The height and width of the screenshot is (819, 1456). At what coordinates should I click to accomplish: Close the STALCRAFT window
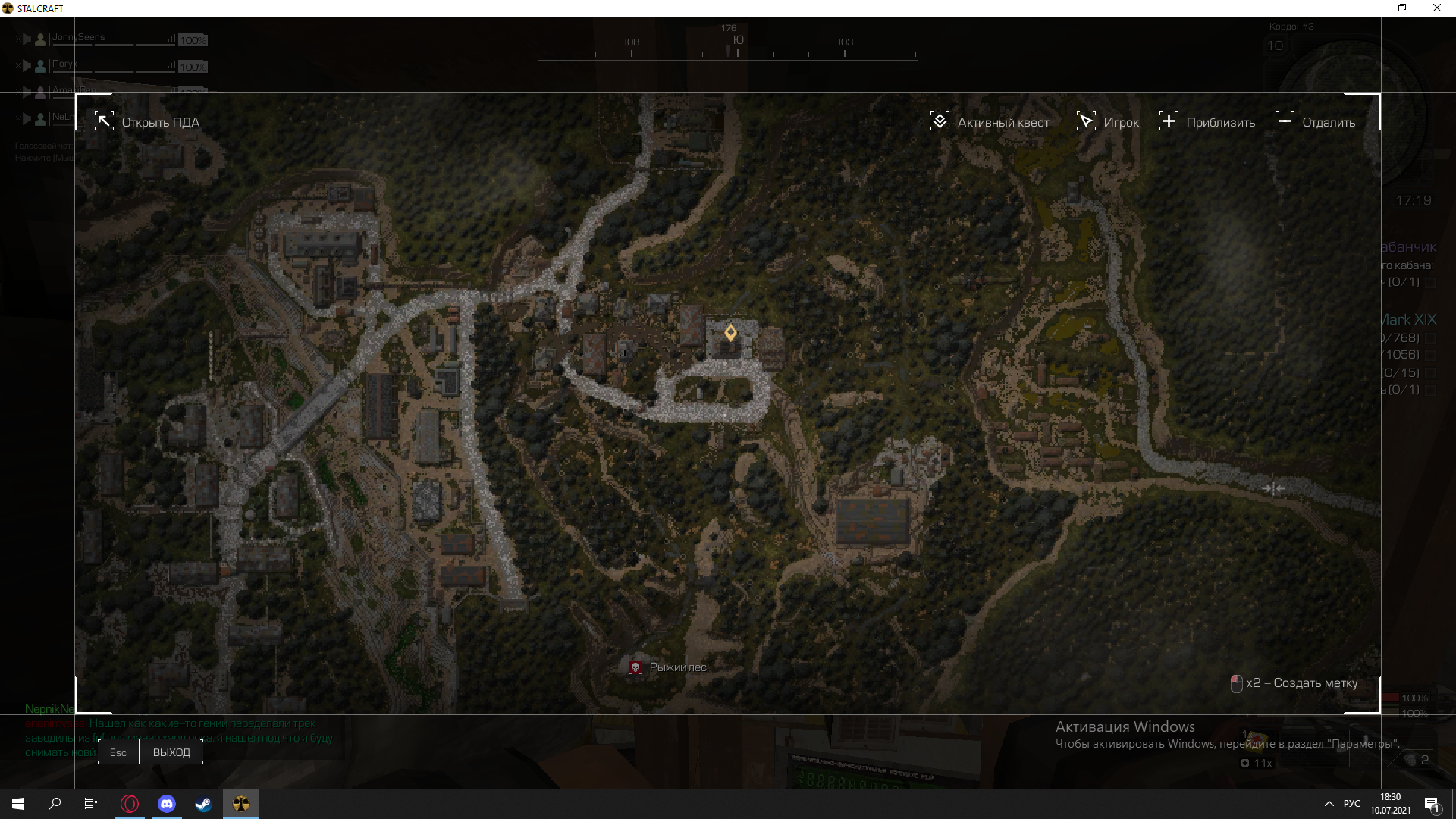tap(1436, 8)
